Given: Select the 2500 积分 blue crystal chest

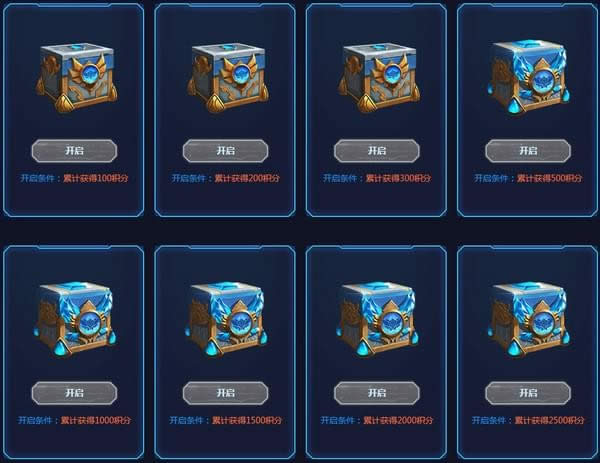Looking at the screenshot, I should click(527, 320).
